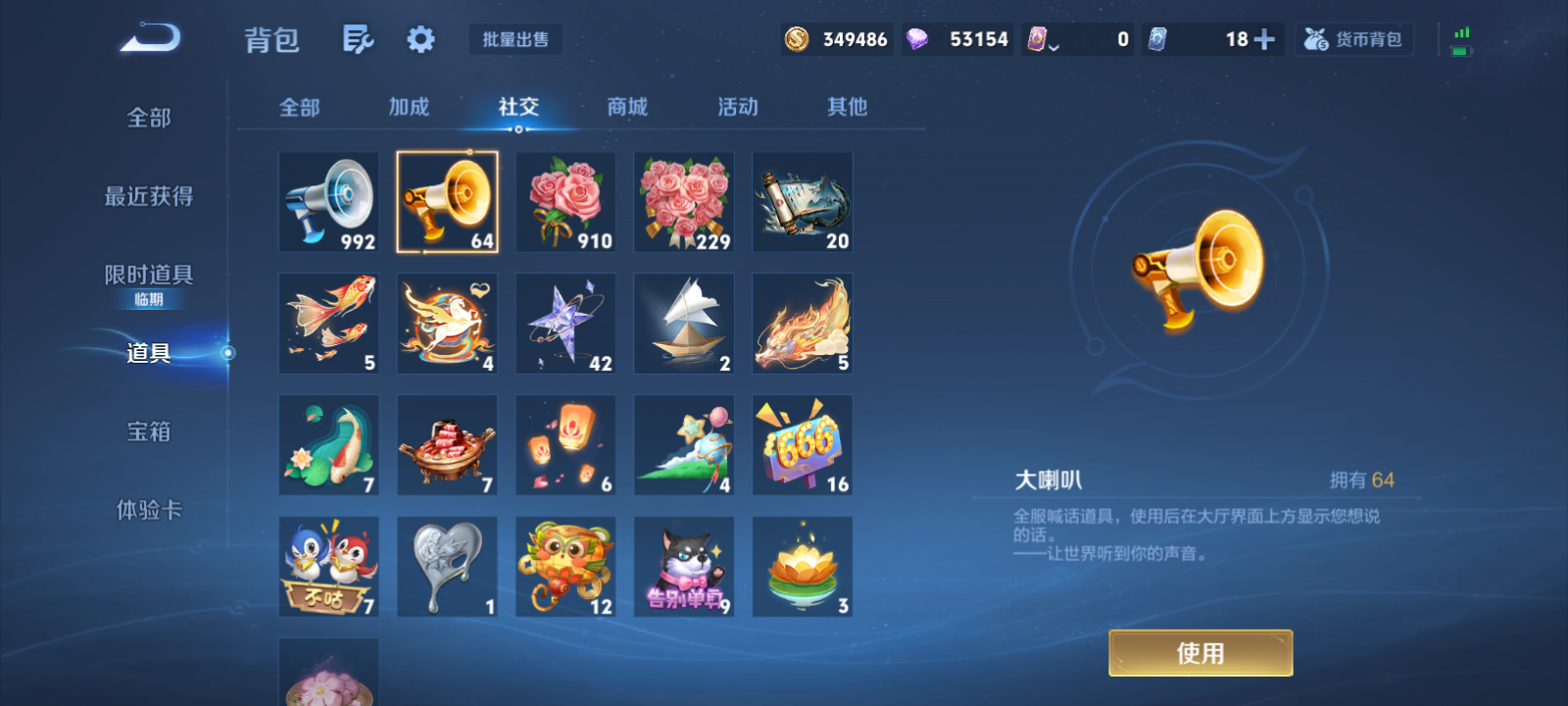This screenshot has height=706, width=1568.
Task: Select the 666 signboard item
Action: [x=802, y=444]
